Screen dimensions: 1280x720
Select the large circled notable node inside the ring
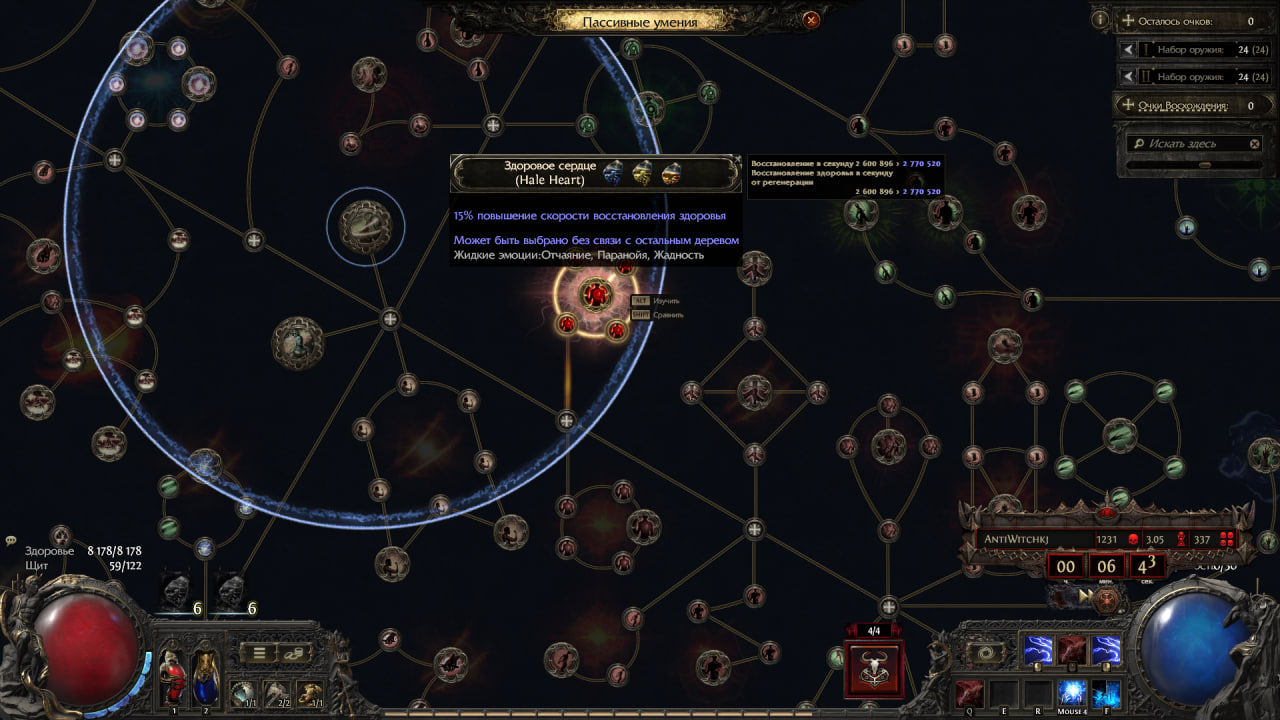(366, 226)
